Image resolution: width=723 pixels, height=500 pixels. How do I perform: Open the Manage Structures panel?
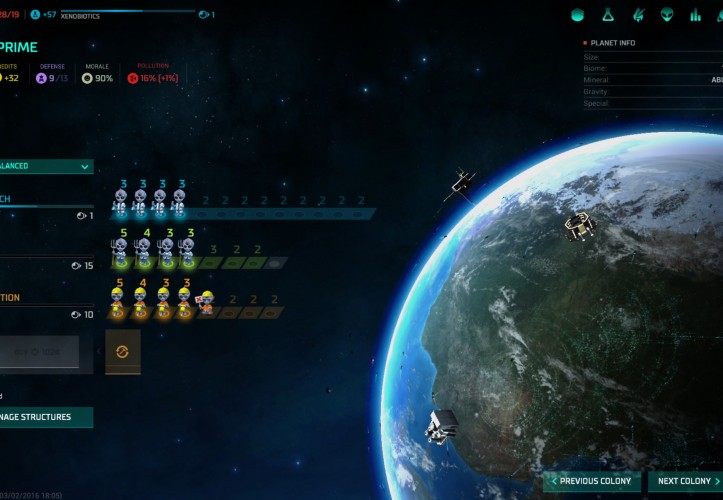45,417
